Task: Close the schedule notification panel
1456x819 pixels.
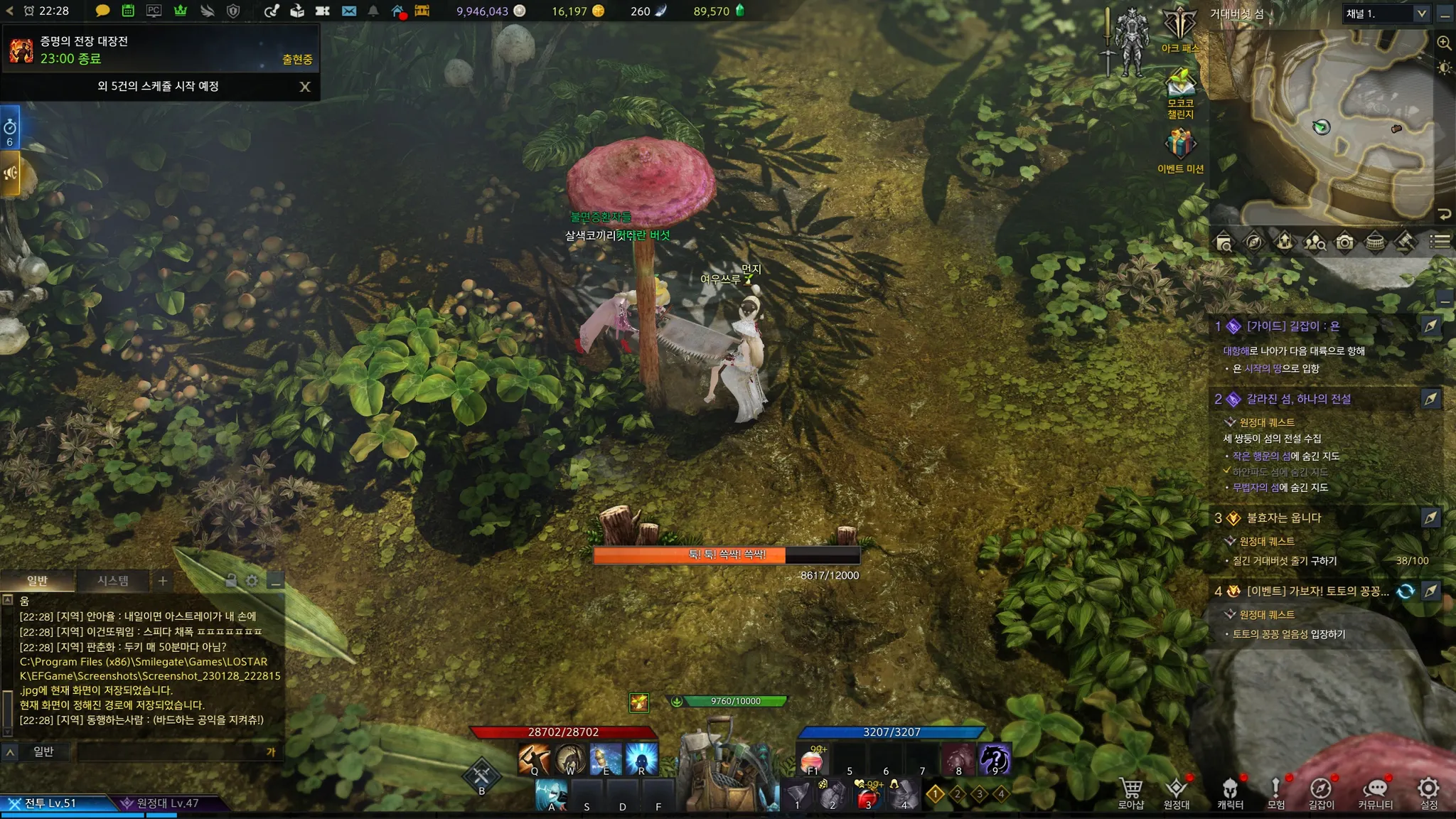Action: [305, 87]
